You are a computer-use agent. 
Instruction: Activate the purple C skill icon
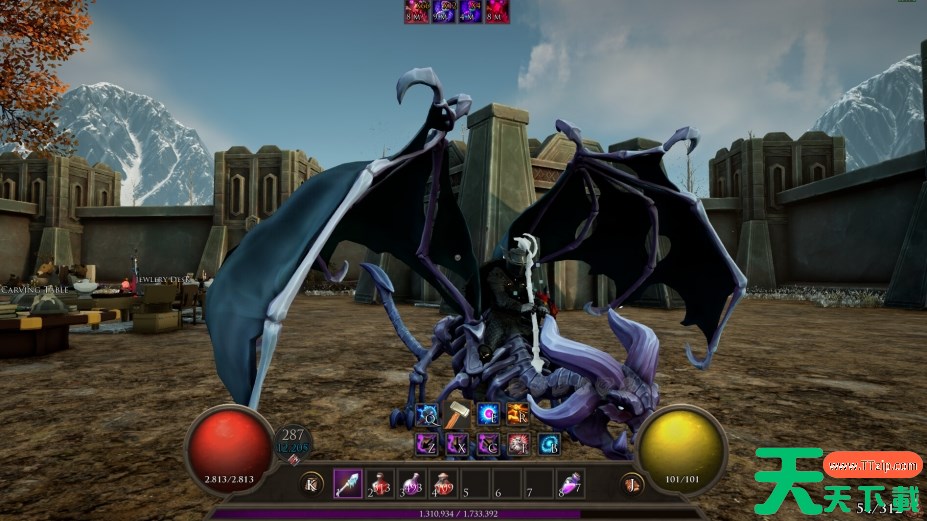[488, 444]
